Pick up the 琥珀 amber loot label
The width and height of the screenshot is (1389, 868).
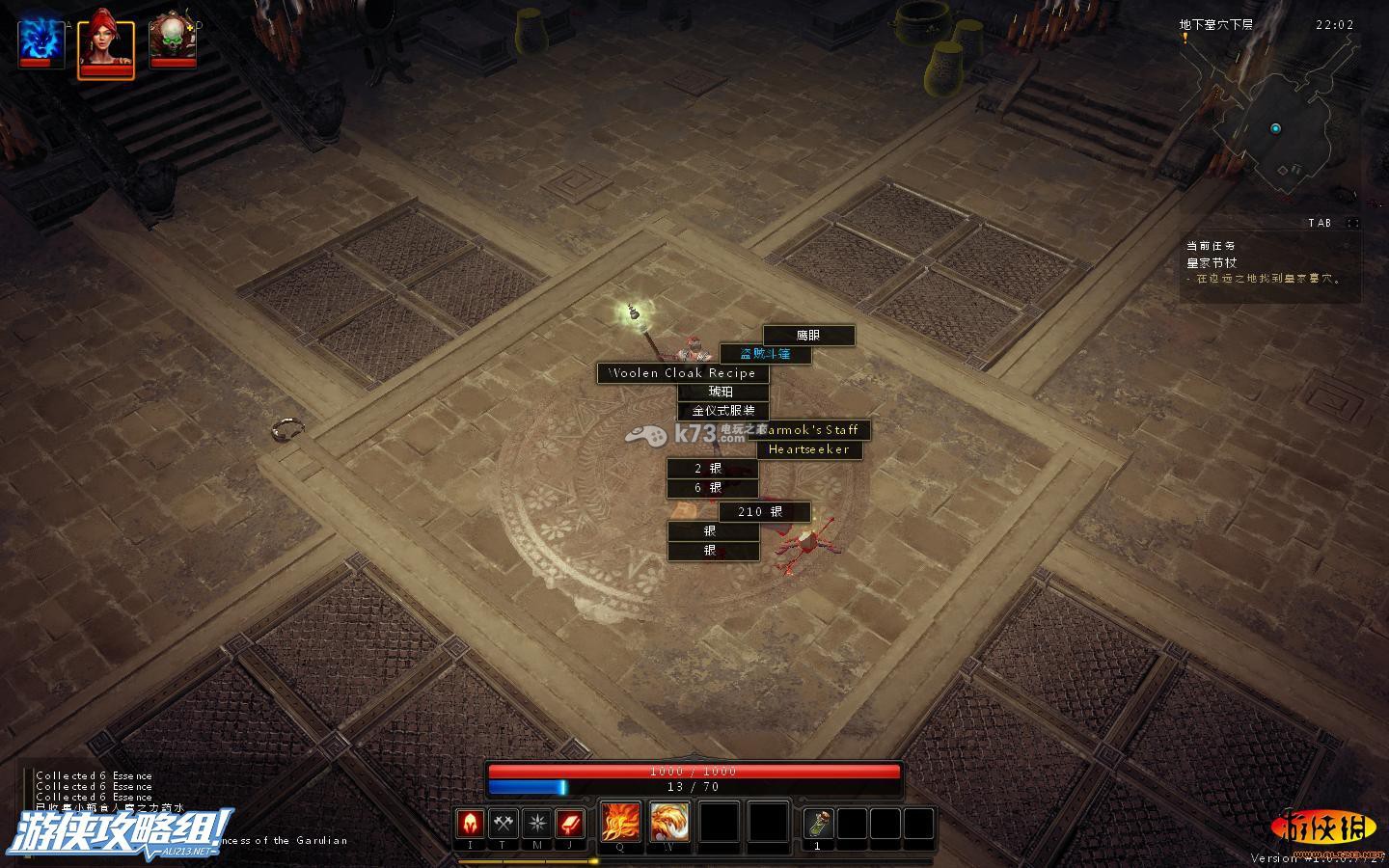click(x=722, y=392)
